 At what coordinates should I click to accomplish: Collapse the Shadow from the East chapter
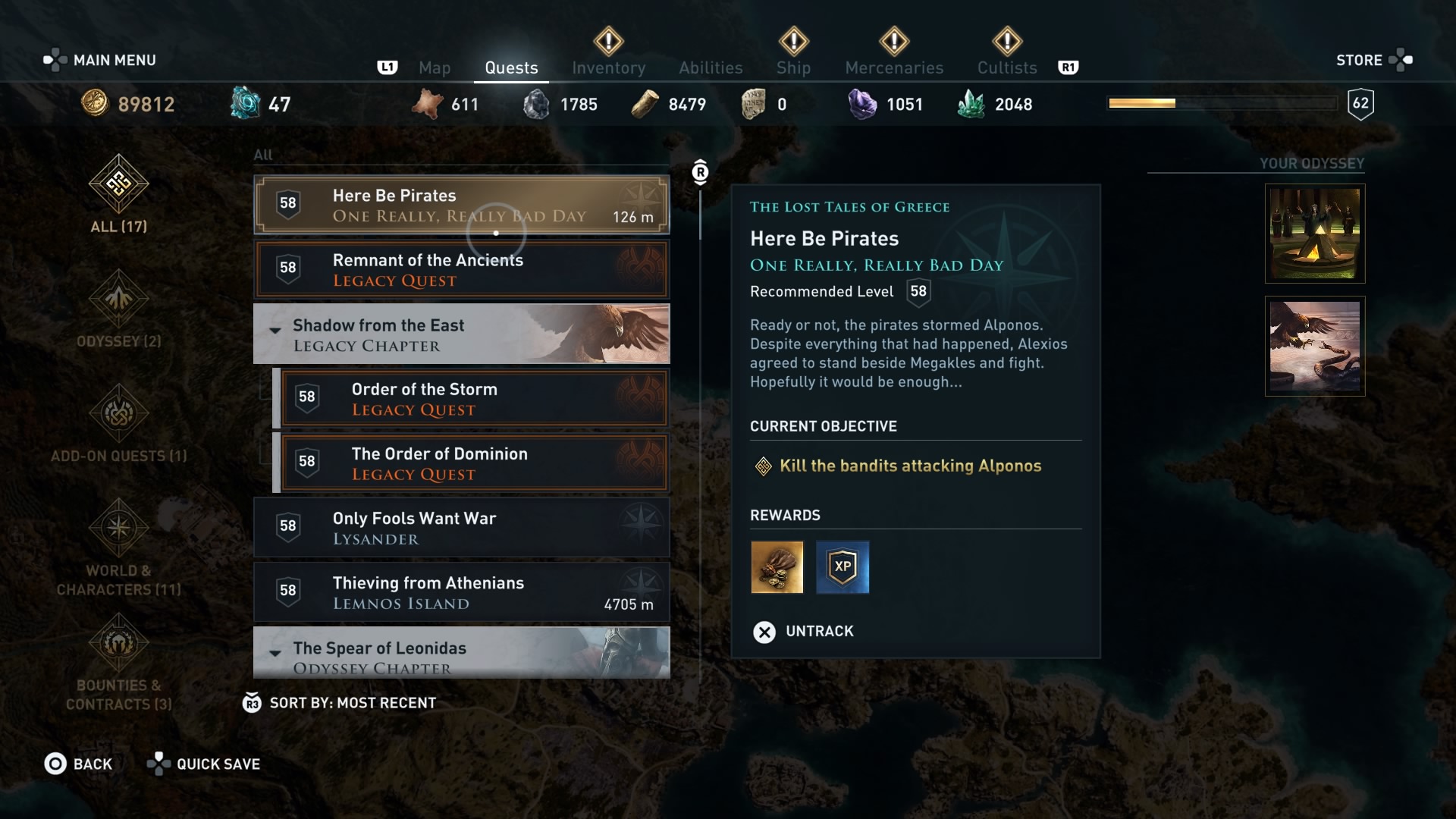275,331
